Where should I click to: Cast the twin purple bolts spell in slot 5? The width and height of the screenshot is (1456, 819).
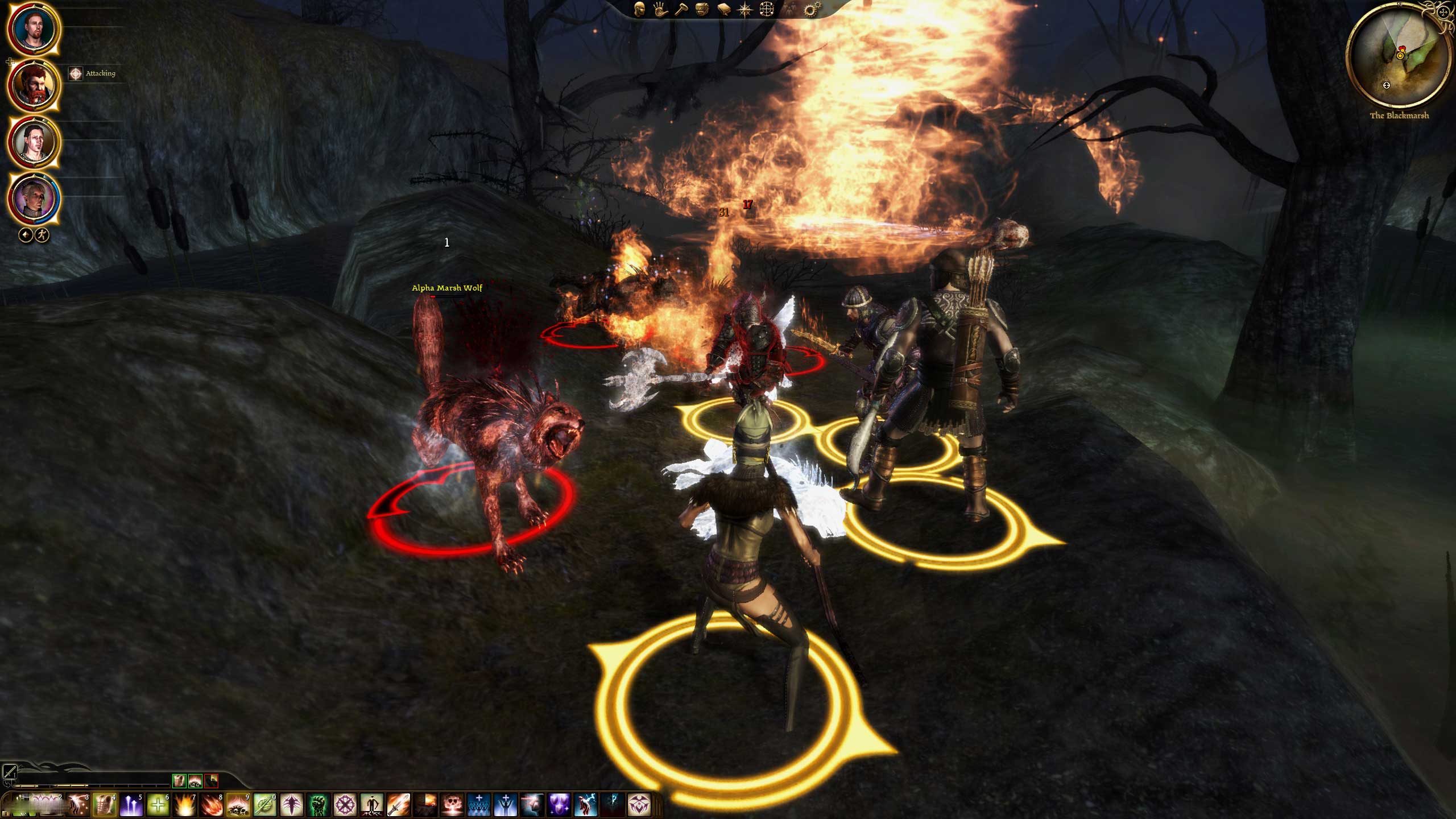click(131, 805)
